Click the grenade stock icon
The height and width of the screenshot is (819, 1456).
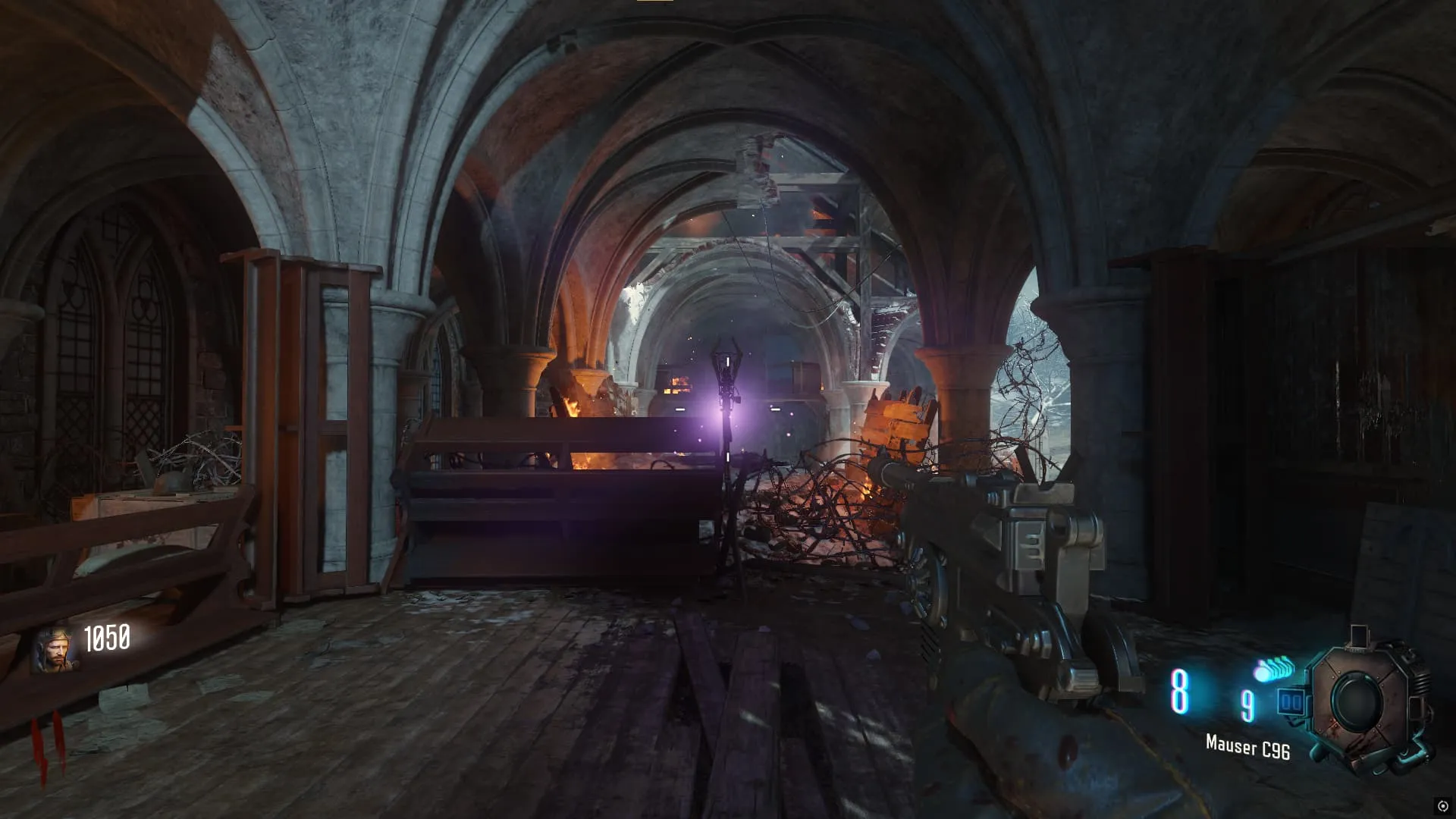1275,670
